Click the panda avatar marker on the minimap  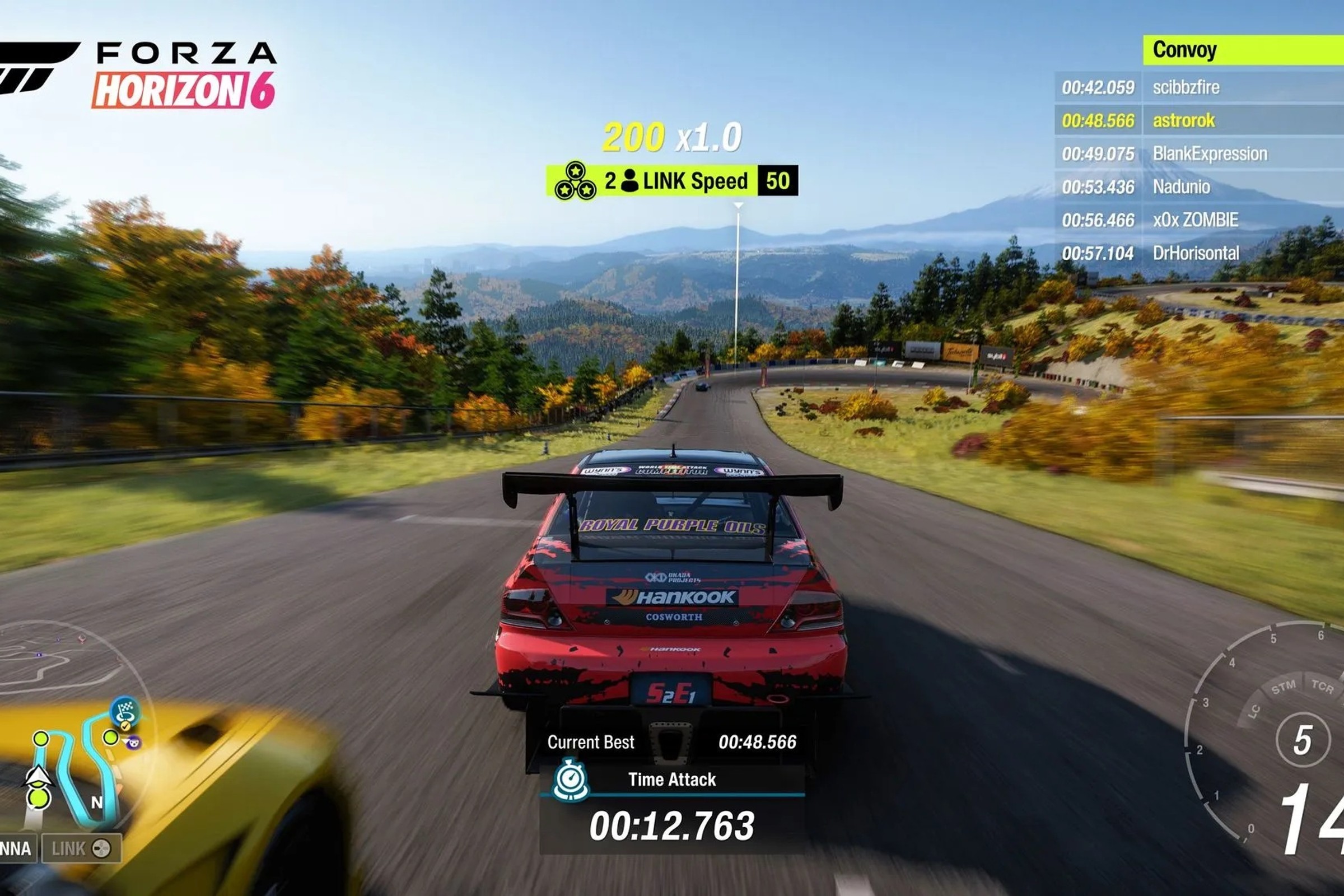point(134,744)
